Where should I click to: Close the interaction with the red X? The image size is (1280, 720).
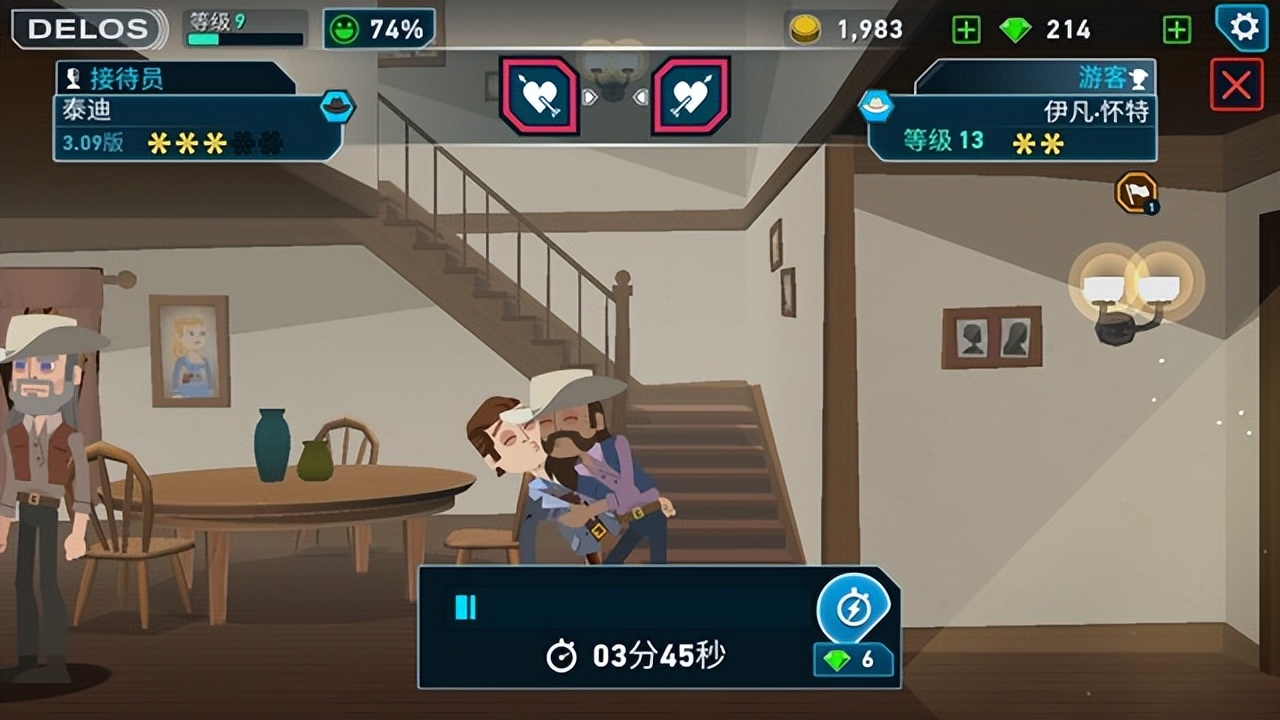coord(1236,85)
